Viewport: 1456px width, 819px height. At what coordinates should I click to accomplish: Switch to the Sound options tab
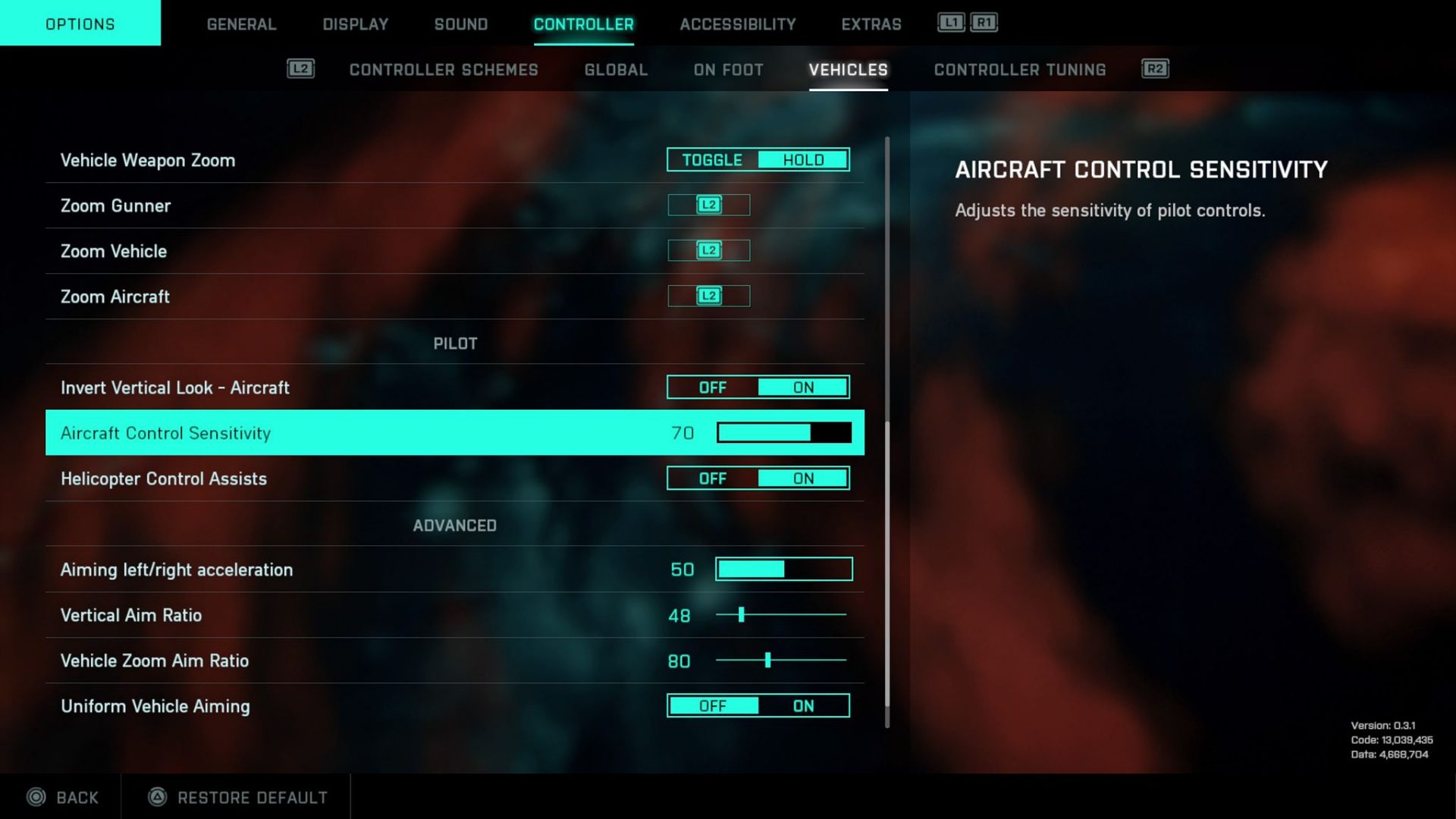point(460,24)
